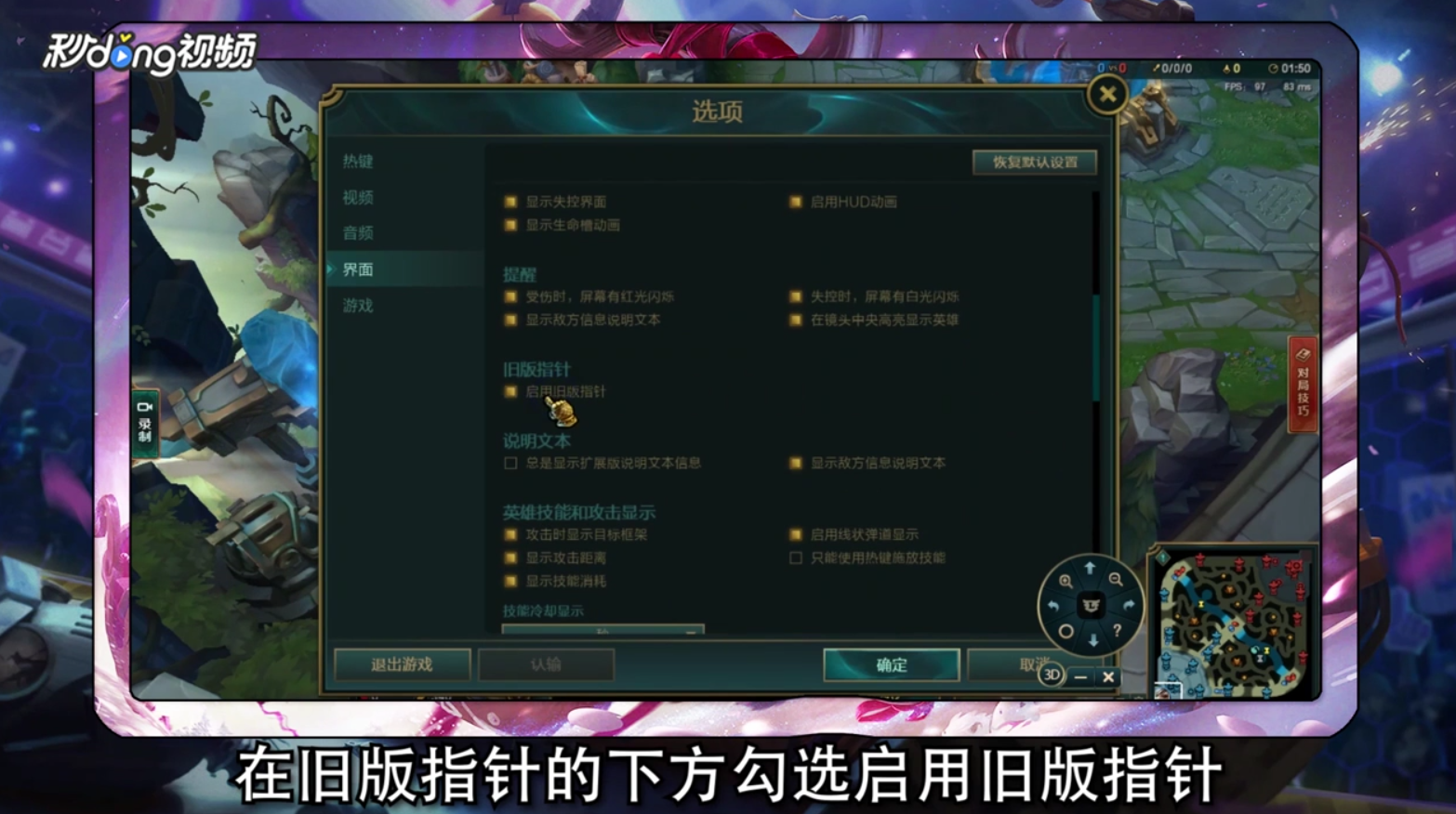Switch to the 游戏 settings tab
This screenshot has height=814, width=1456.
click(x=358, y=306)
